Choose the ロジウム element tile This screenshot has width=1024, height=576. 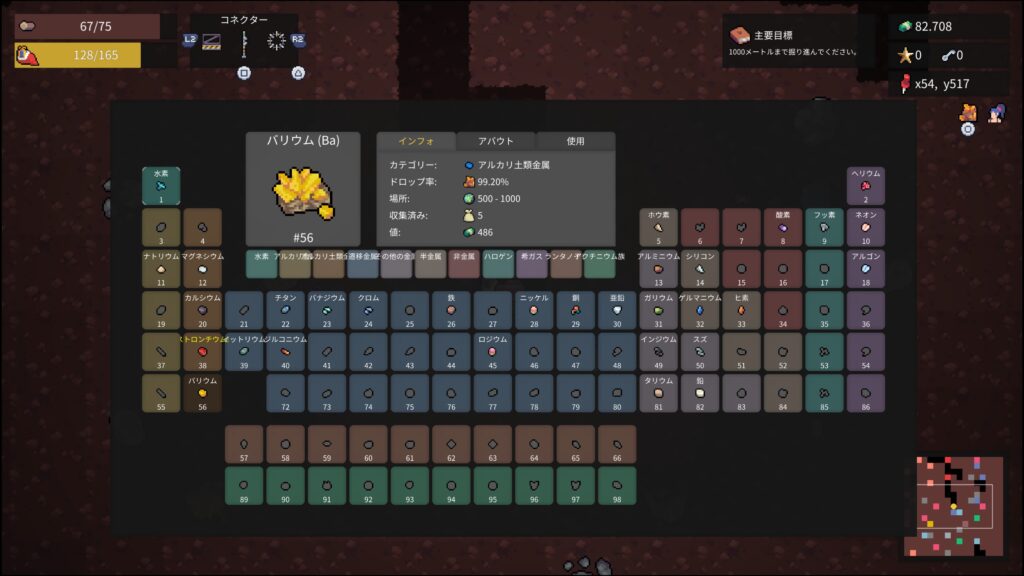pos(492,352)
